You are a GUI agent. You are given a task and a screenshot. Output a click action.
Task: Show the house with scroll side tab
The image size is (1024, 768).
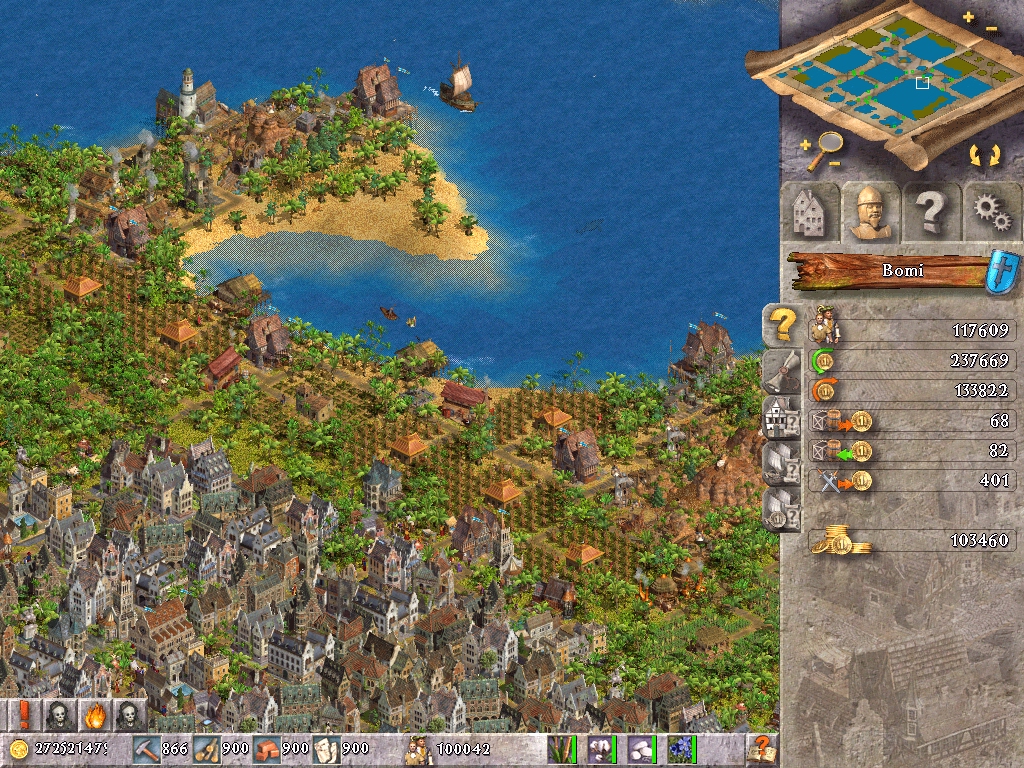782,417
